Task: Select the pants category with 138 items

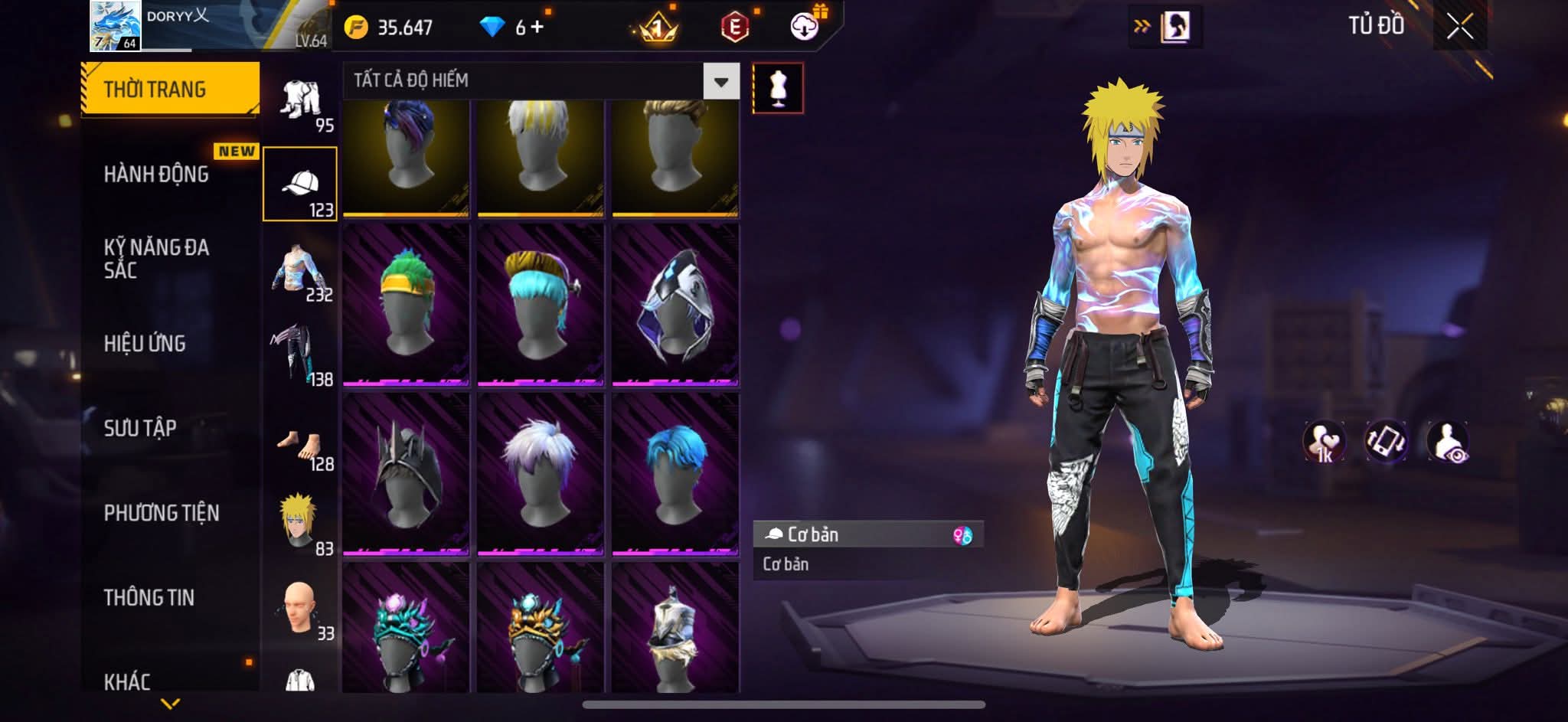Action: pyautogui.click(x=300, y=354)
